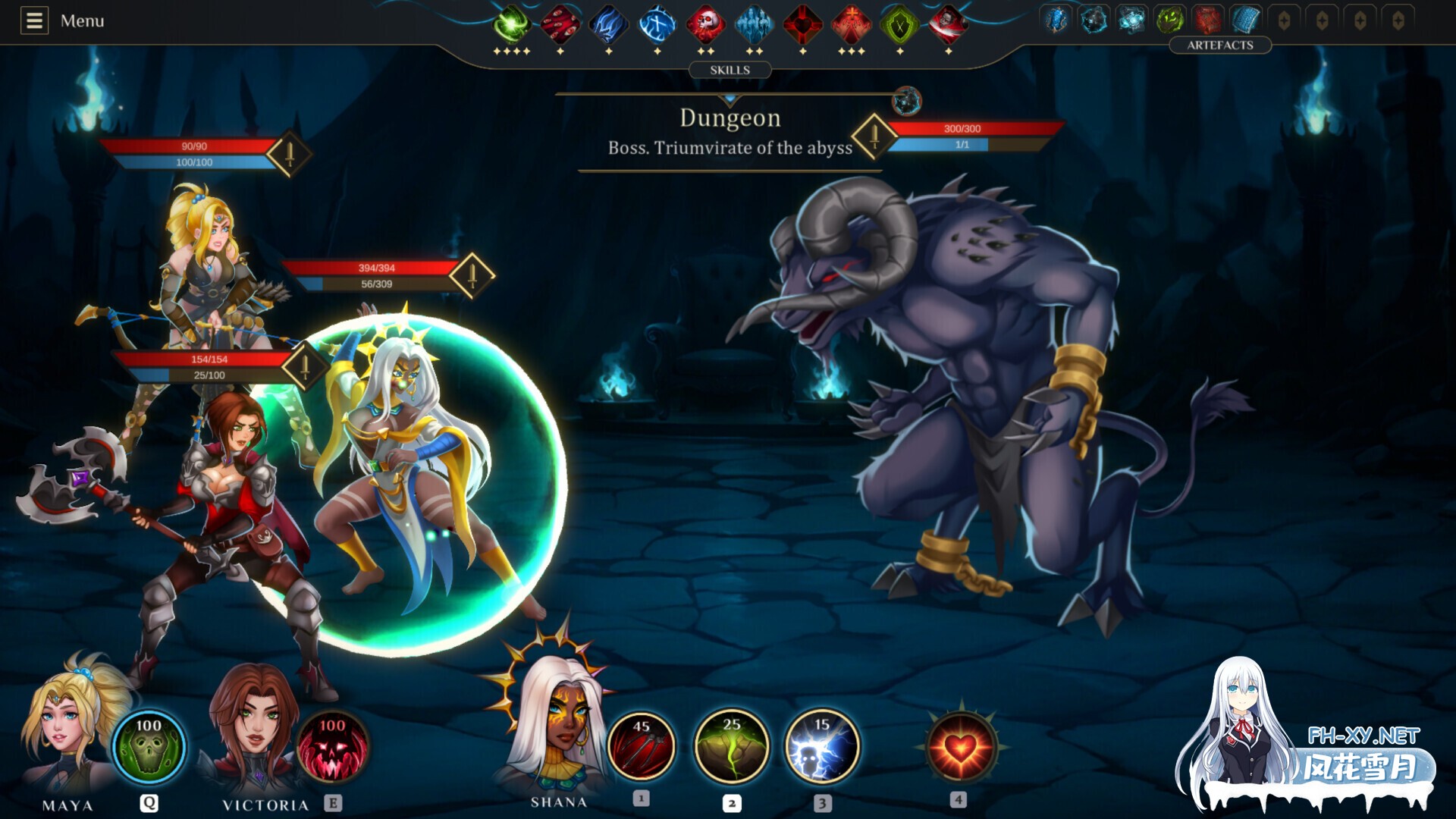The width and height of the screenshot is (1456, 819).
Task: Activate the glowing heart ability
Action: [x=960, y=748]
